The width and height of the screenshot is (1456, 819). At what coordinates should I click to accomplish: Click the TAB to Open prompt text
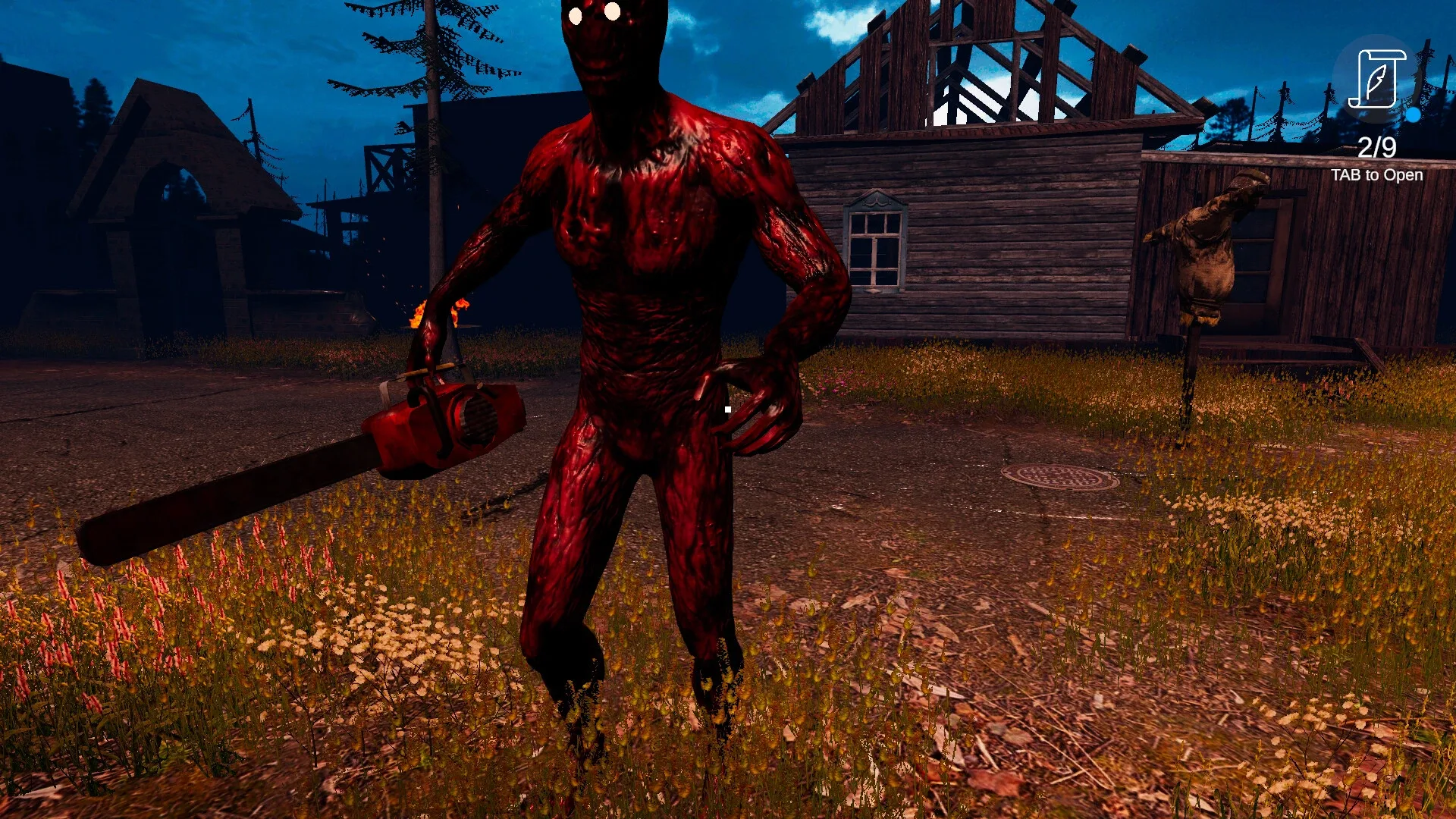(1377, 174)
